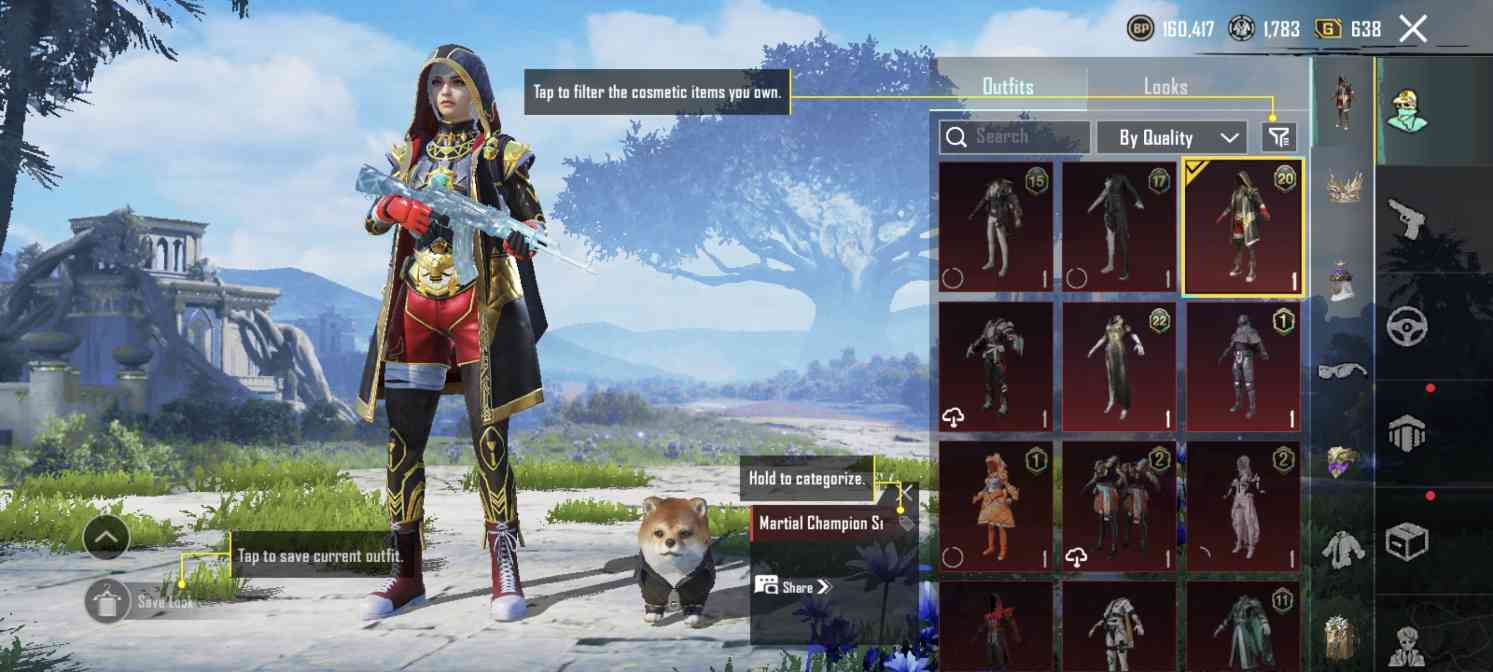Expand the up-arrow circle button
The width and height of the screenshot is (1493, 672).
click(107, 541)
